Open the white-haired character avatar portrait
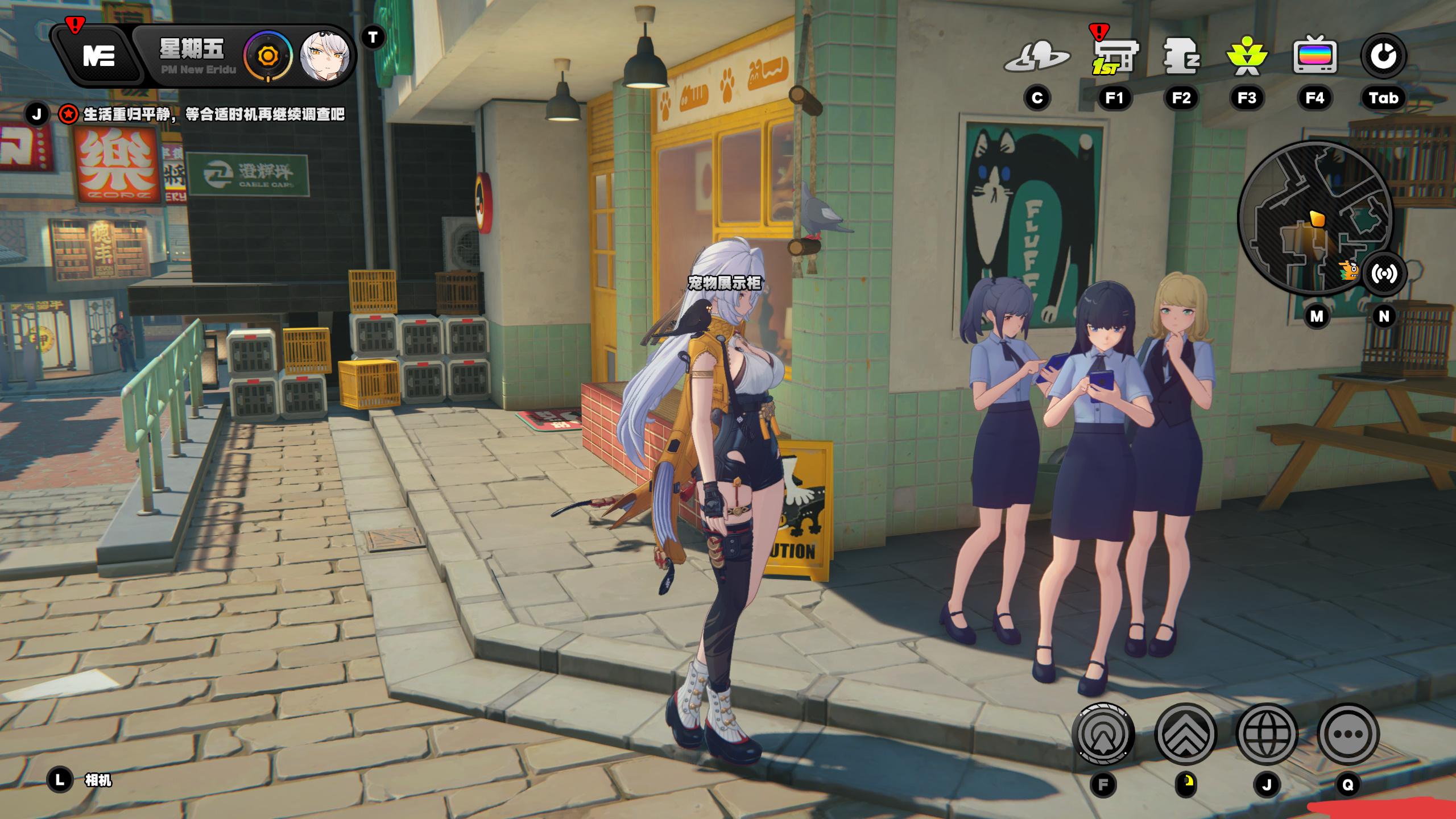The width and height of the screenshot is (1456, 819). click(x=324, y=56)
